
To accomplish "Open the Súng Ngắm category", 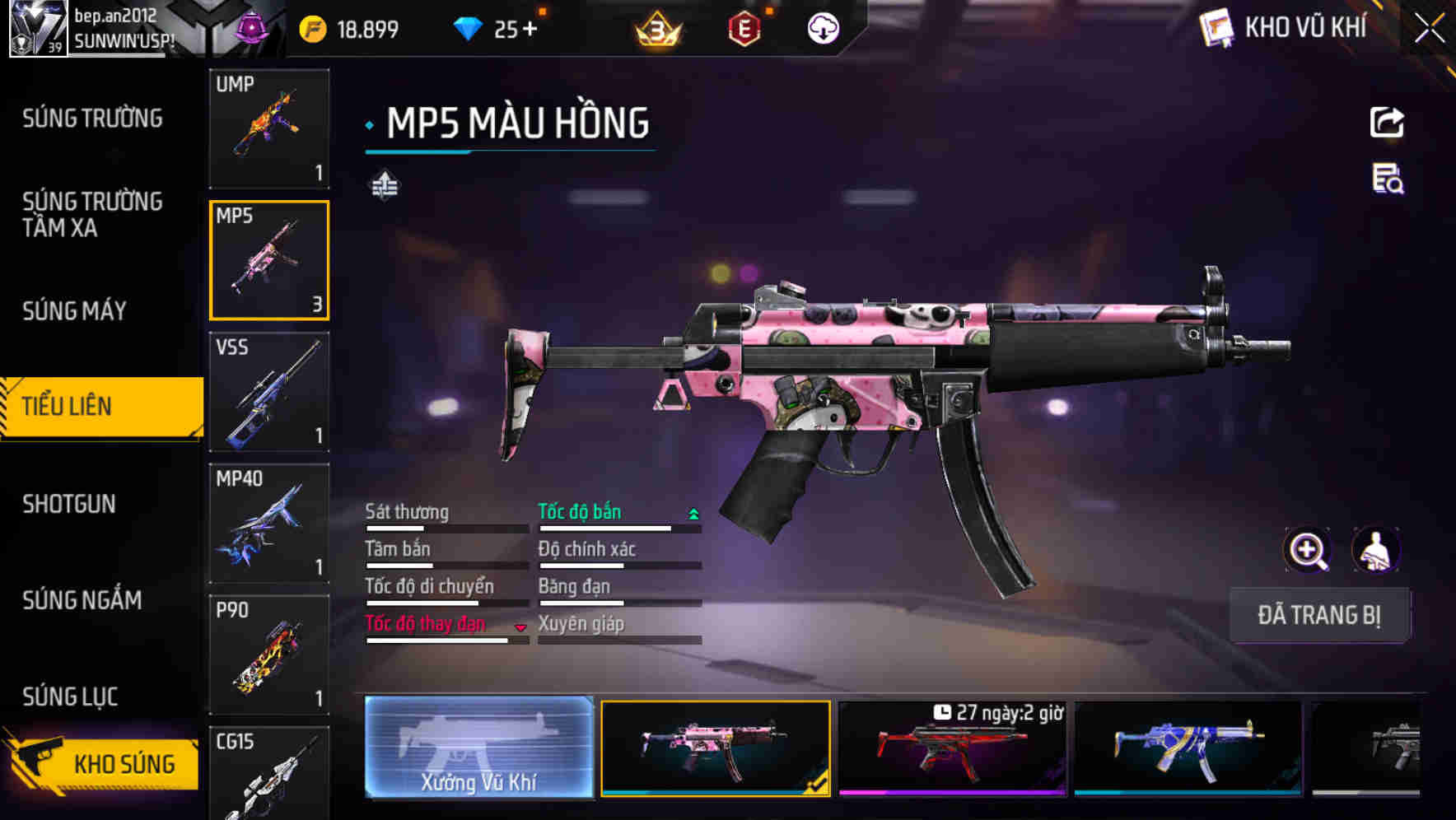I will (81, 601).
